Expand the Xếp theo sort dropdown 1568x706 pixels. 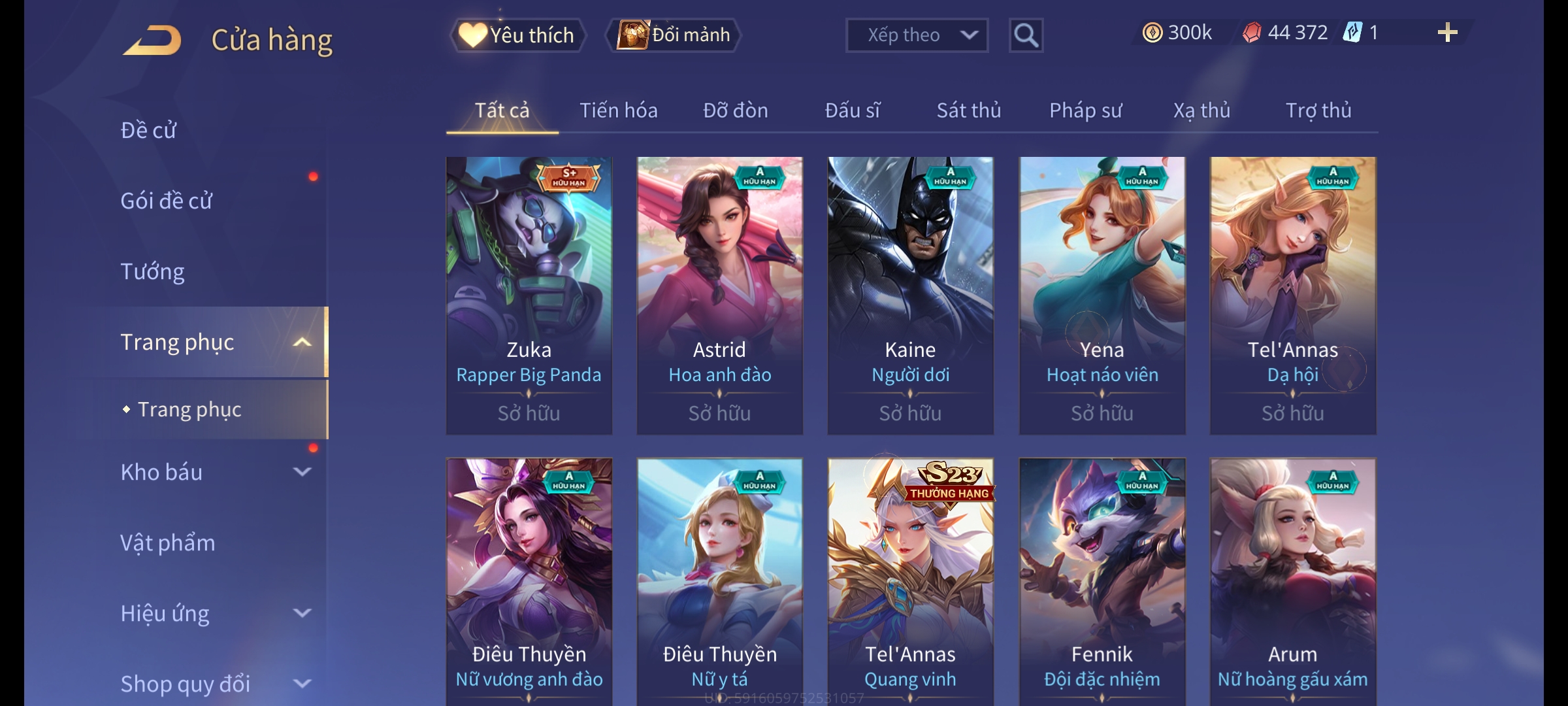click(916, 35)
